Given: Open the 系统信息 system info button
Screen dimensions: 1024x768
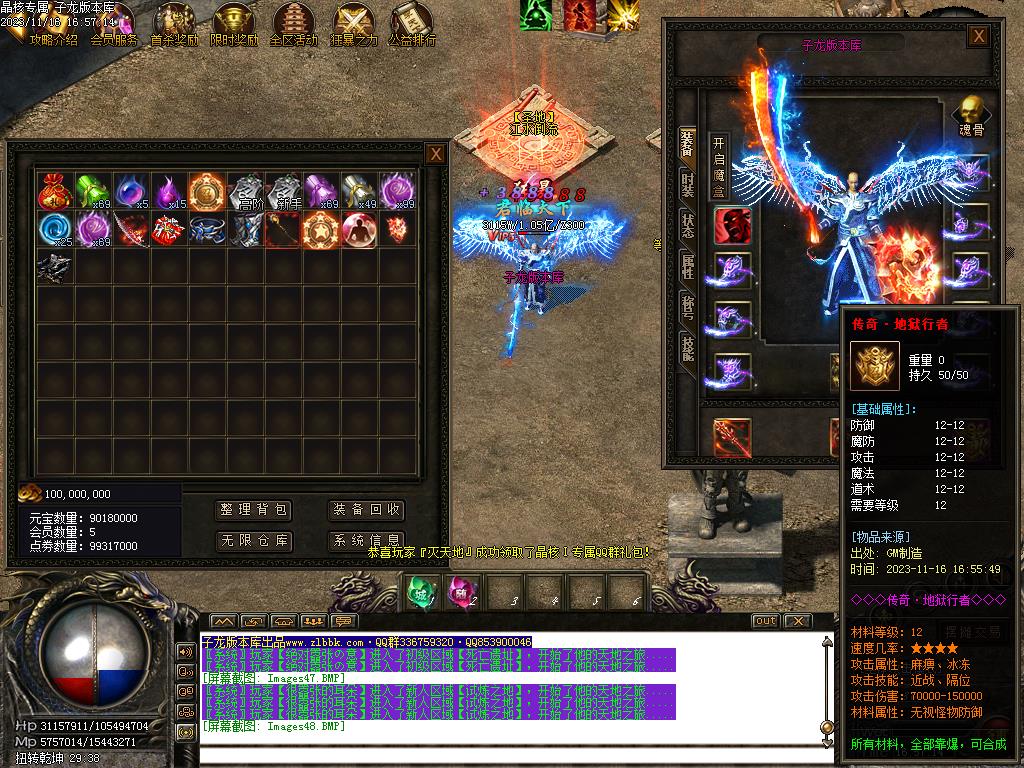Looking at the screenshot, I should [366, 541].
